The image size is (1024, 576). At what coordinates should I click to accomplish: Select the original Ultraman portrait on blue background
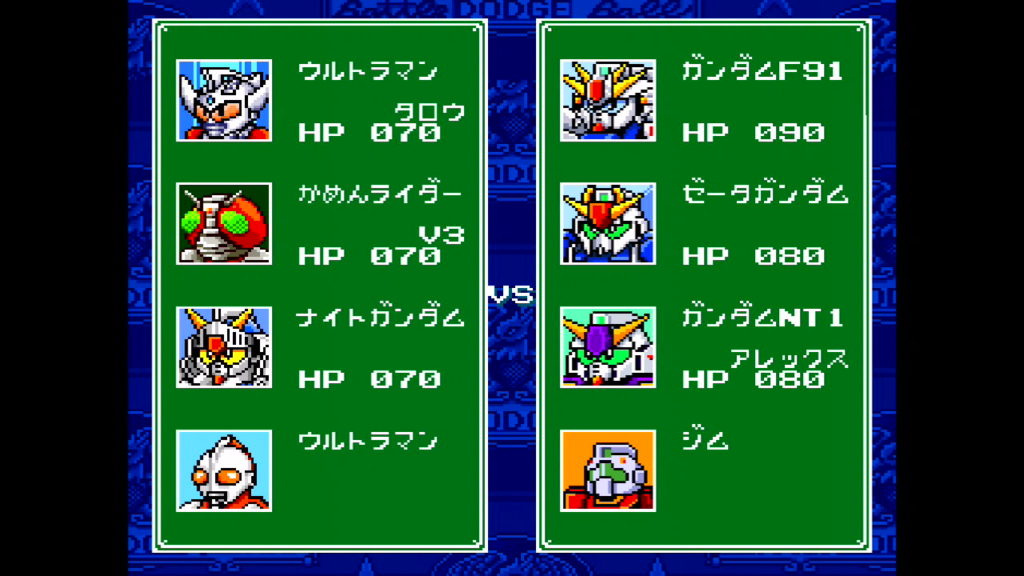pyautogui.click(x=224, y=470)
